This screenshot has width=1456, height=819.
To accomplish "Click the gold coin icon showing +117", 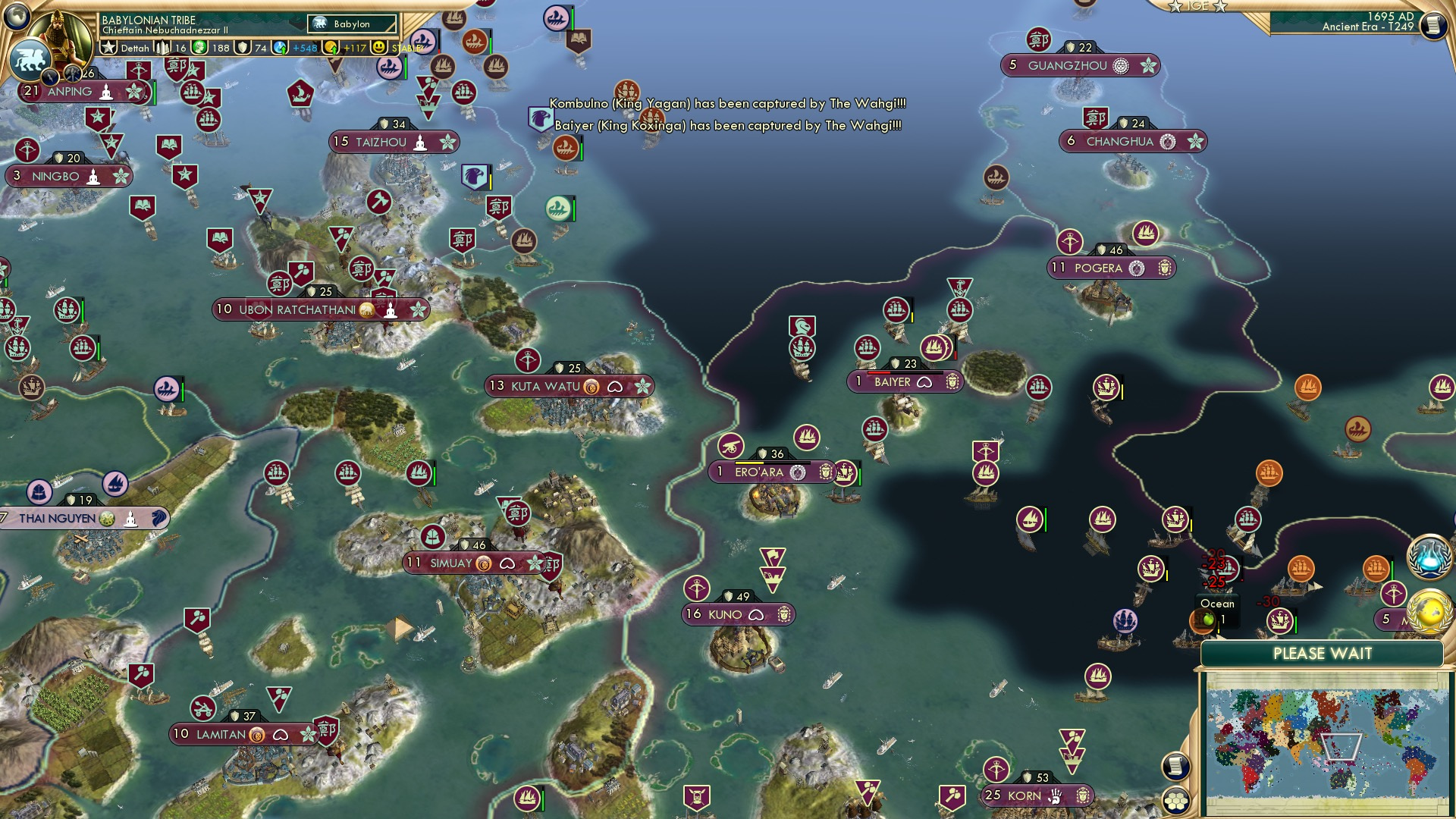I will click(332, 47).
